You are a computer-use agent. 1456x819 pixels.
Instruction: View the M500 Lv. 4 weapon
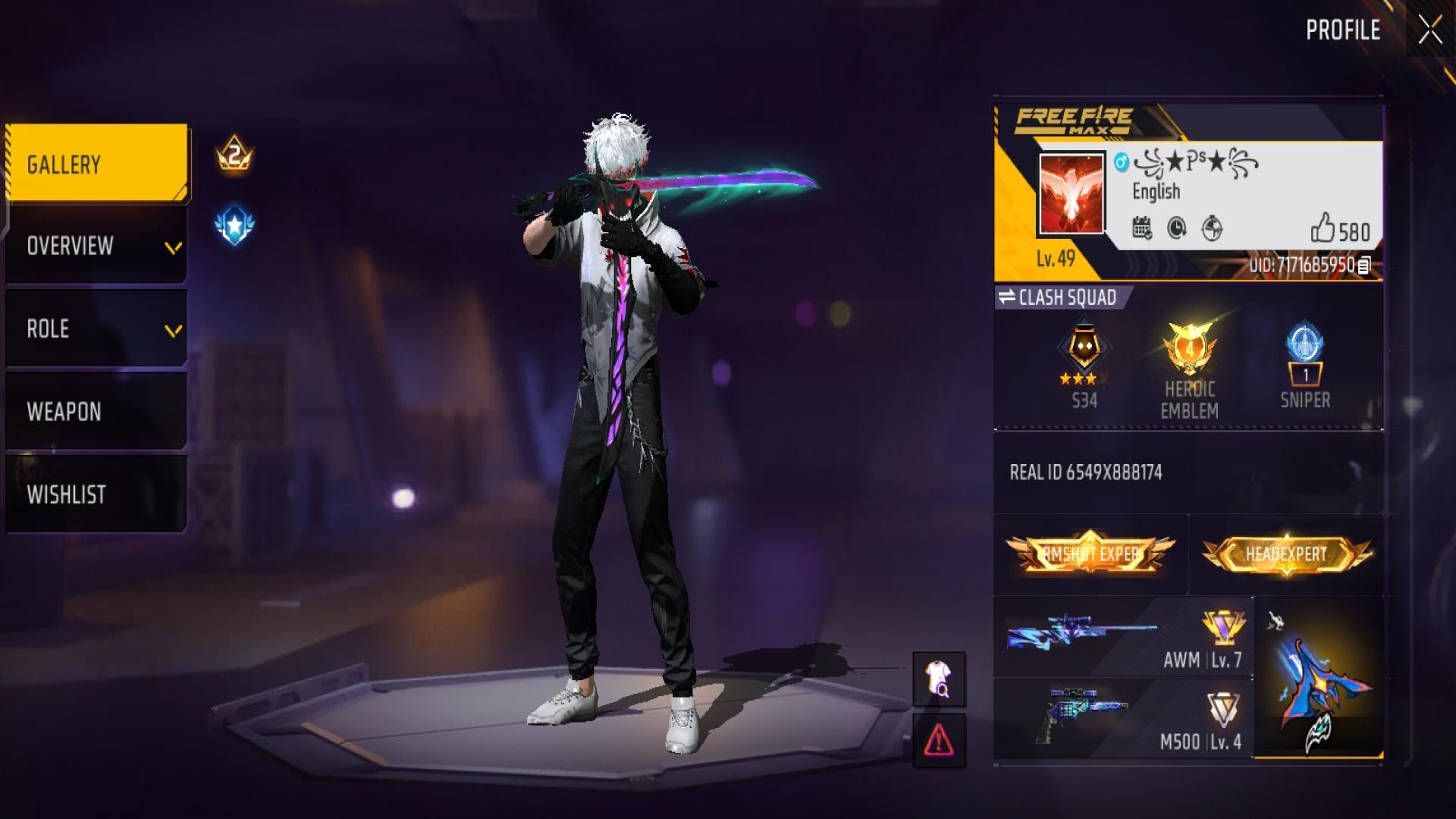(x=1124, y=718)
